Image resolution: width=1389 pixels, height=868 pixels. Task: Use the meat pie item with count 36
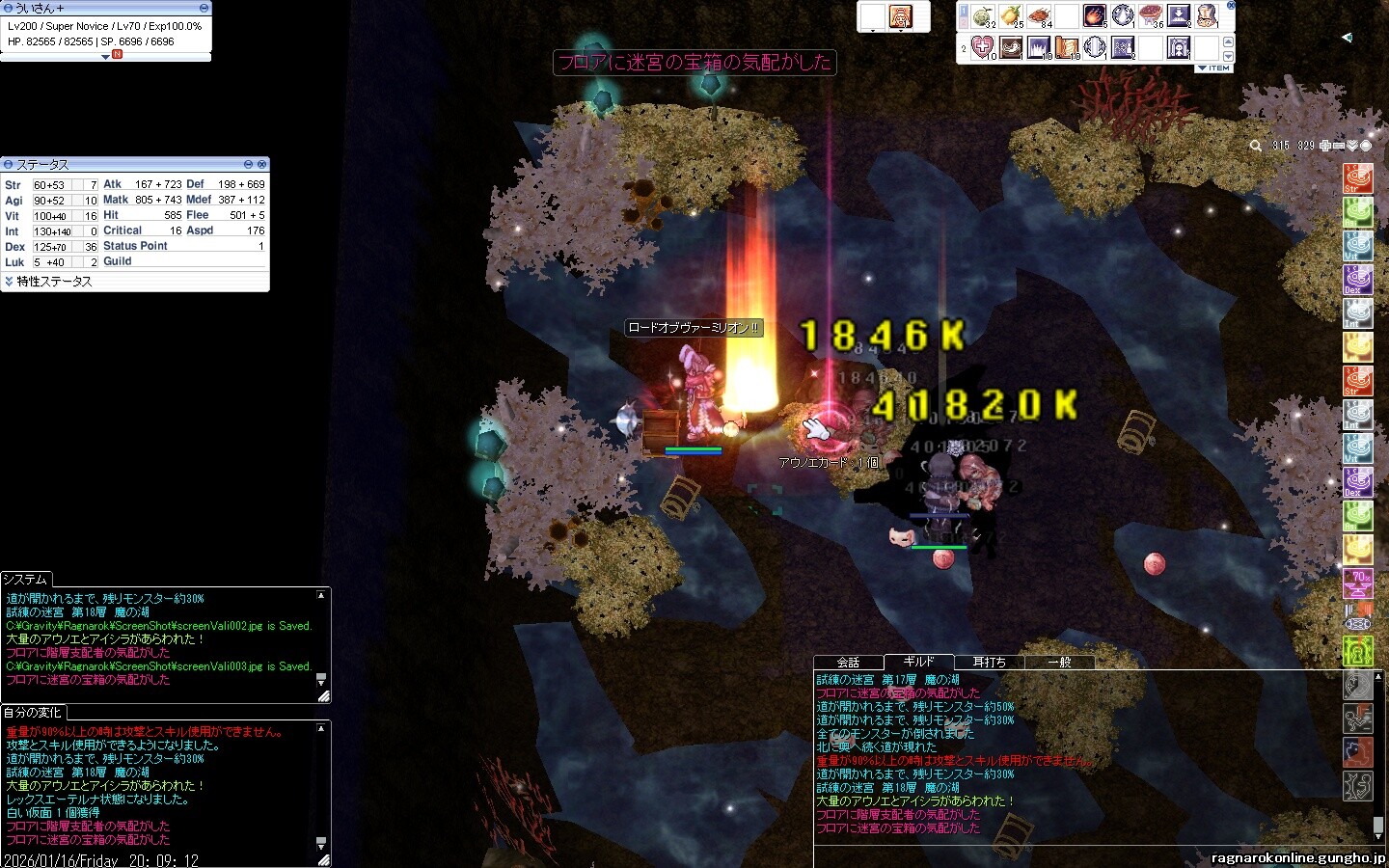(1151, 16)
